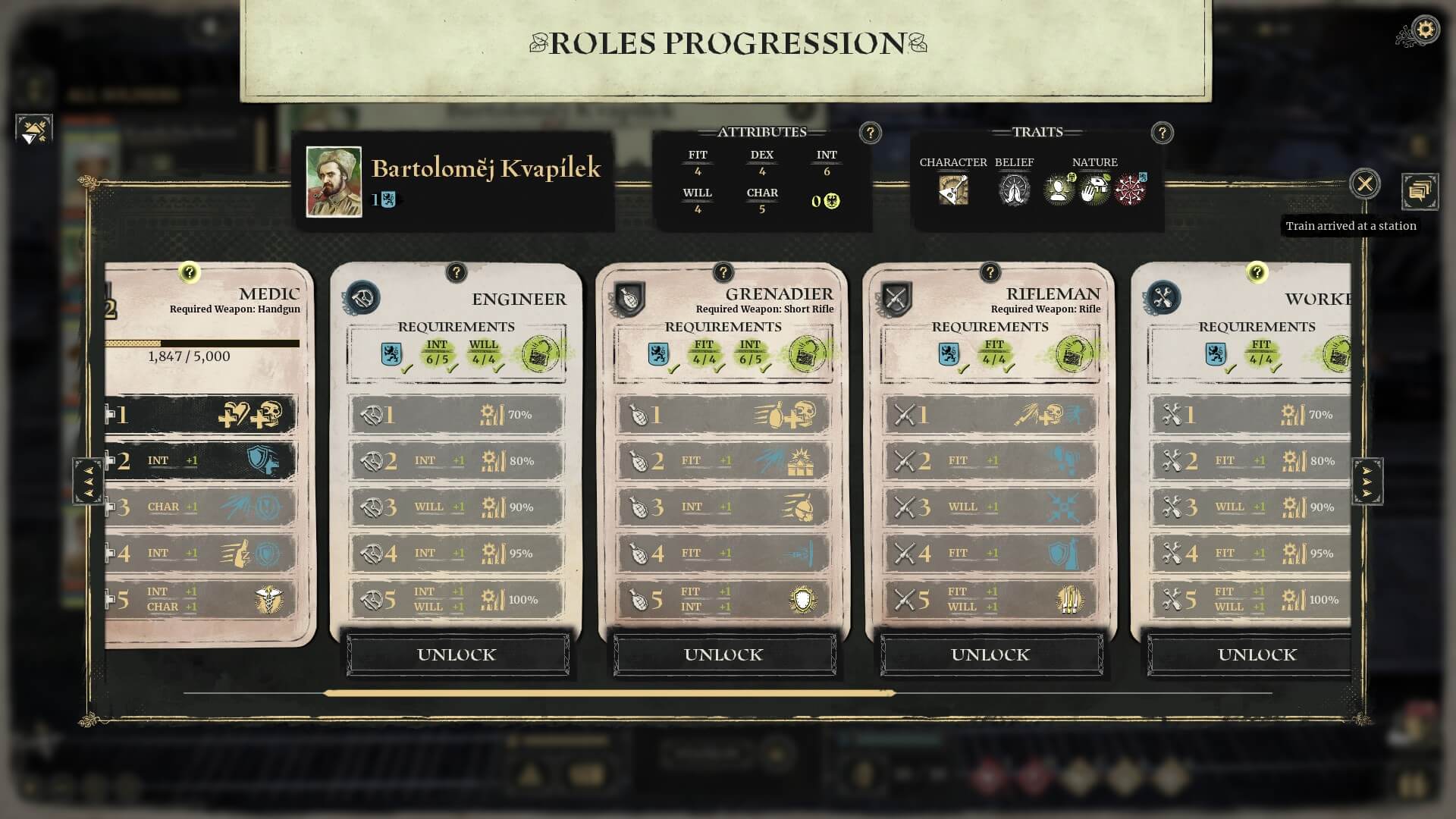Open the settings gear icon

click(1426, 30)
